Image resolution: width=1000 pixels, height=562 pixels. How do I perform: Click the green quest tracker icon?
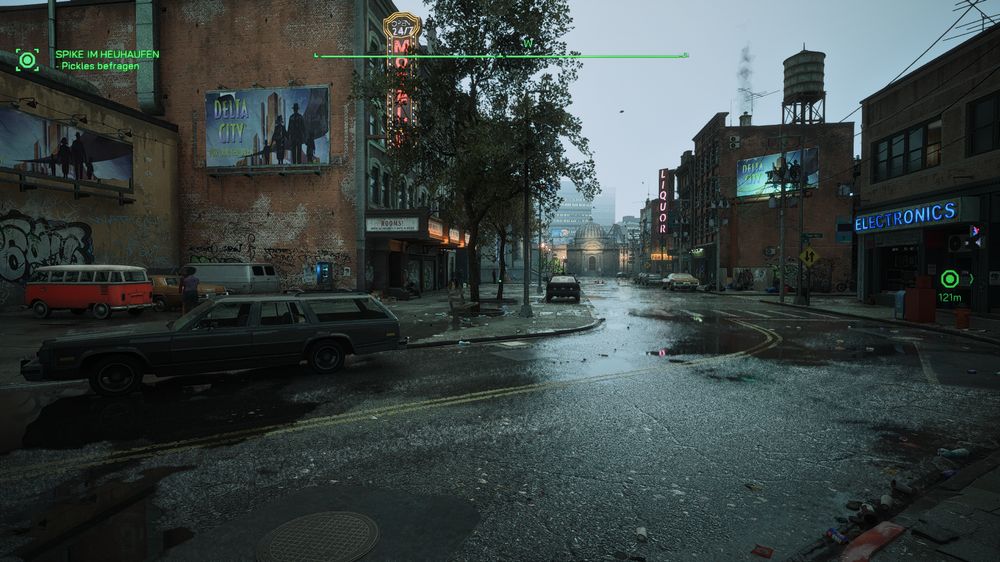pyautogui.click(x=27, y=59)
